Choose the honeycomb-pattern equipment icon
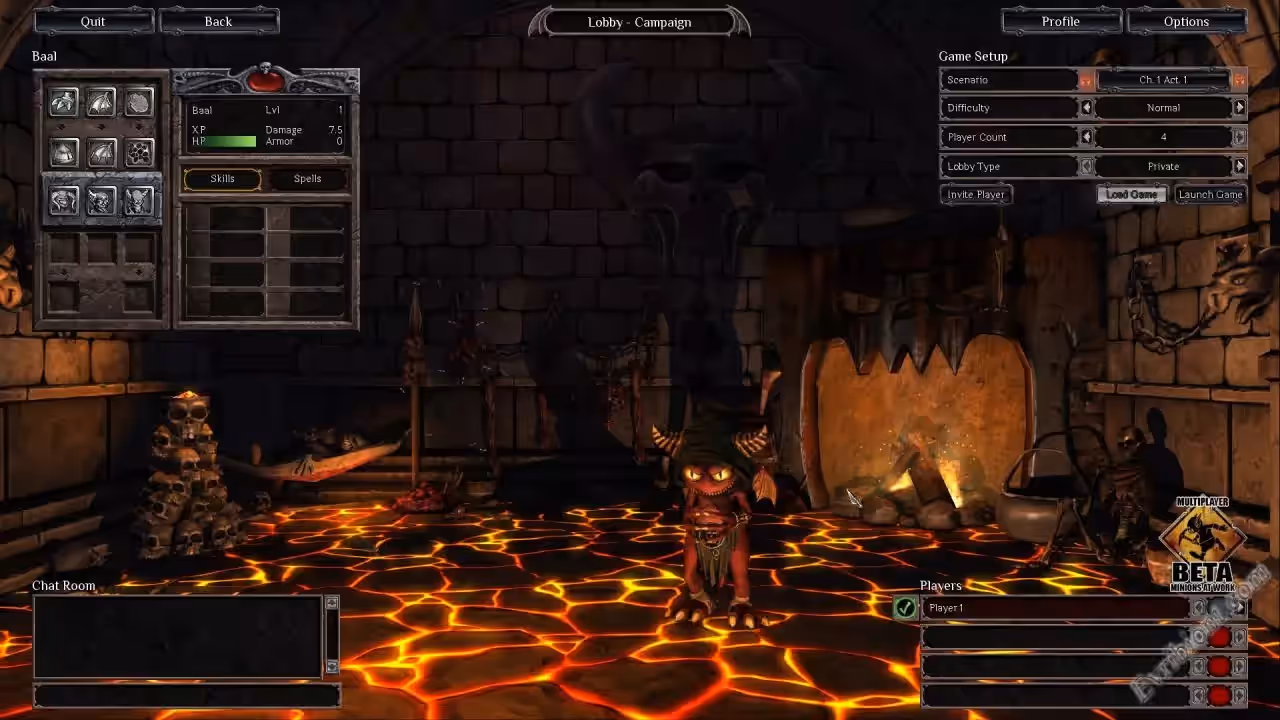Screen dimensions: 1280x720 (x=139, y=152)
